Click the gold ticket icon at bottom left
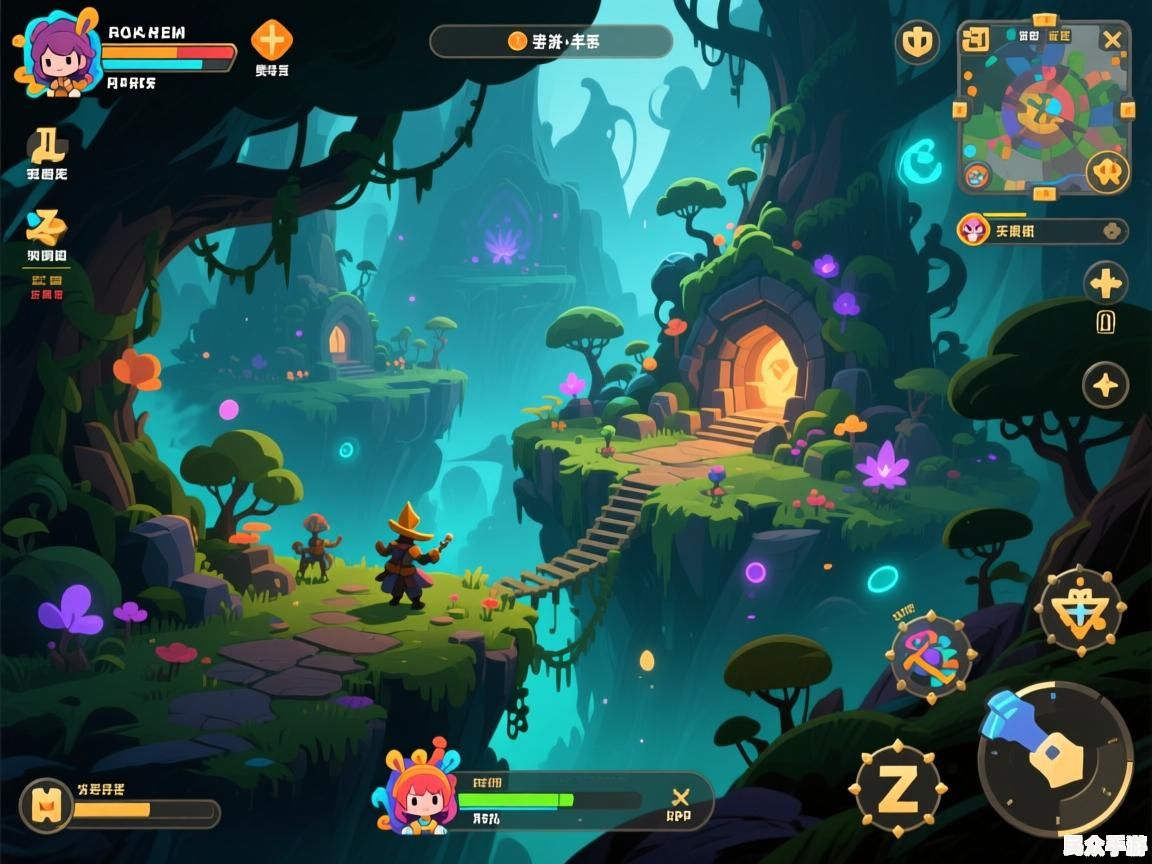1152x864 pixels. [x=46, y=805]
